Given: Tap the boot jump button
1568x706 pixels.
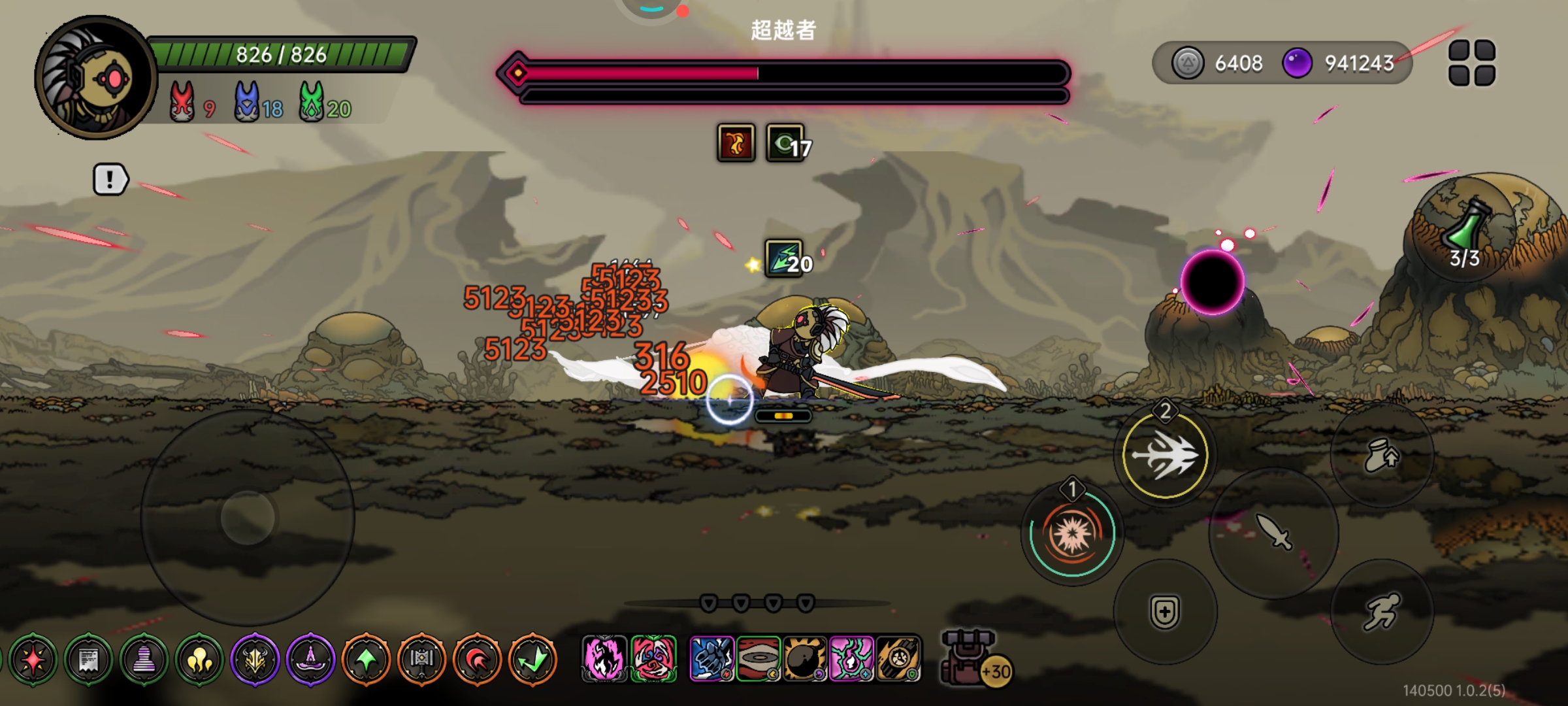Looking at the screenshot, I should coord(1381,455).
